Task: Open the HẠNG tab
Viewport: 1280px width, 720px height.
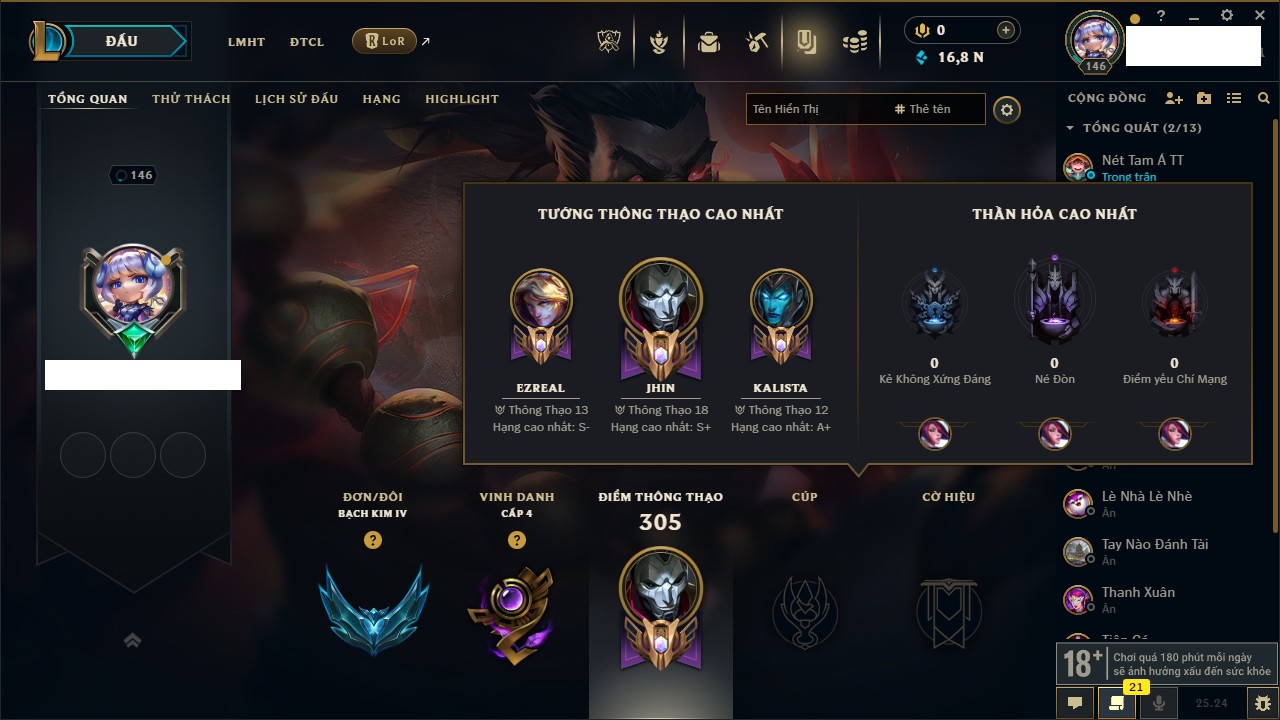Action: 381,99
